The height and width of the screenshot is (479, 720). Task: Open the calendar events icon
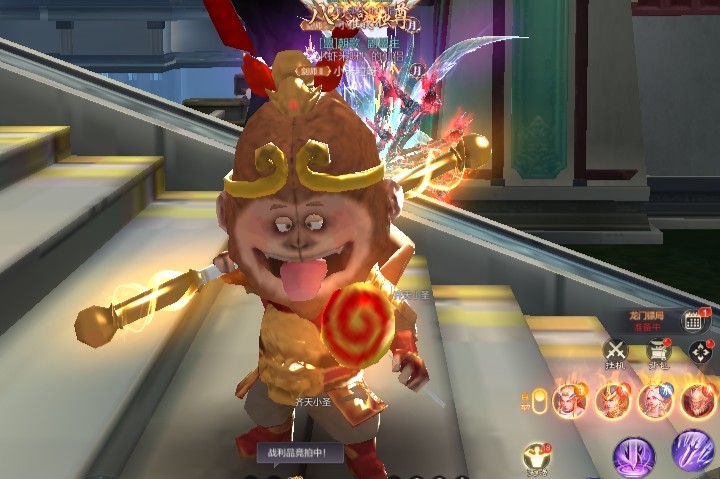point(695,320)
